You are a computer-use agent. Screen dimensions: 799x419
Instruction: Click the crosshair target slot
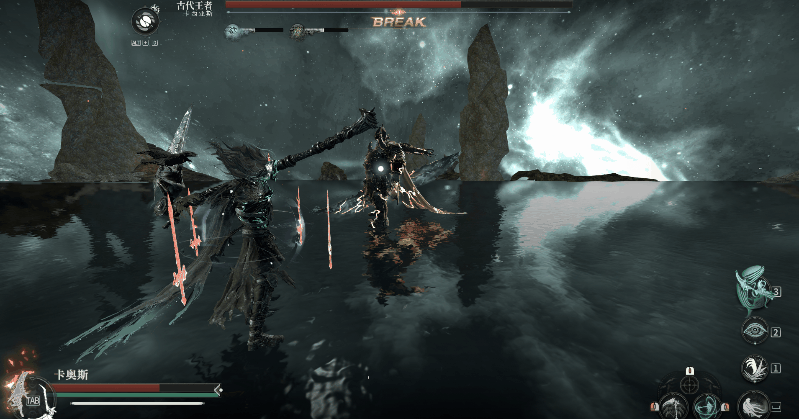[x=690, y=384]
